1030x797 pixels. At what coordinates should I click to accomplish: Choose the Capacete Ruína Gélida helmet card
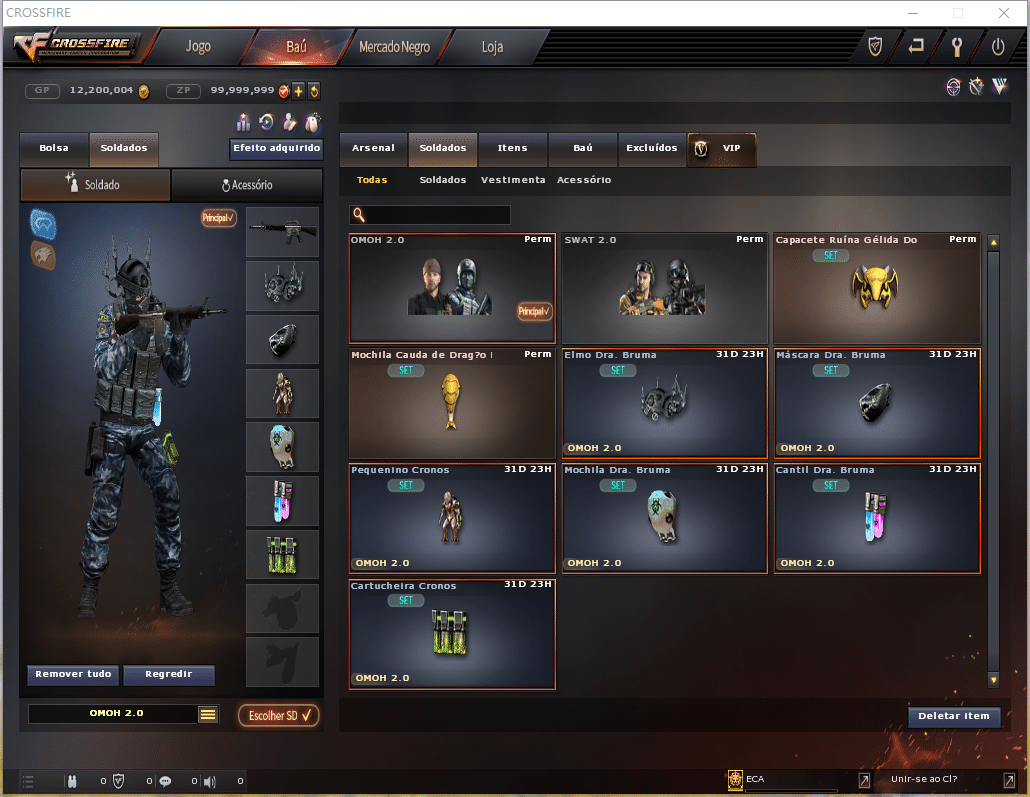click(876, 289)
